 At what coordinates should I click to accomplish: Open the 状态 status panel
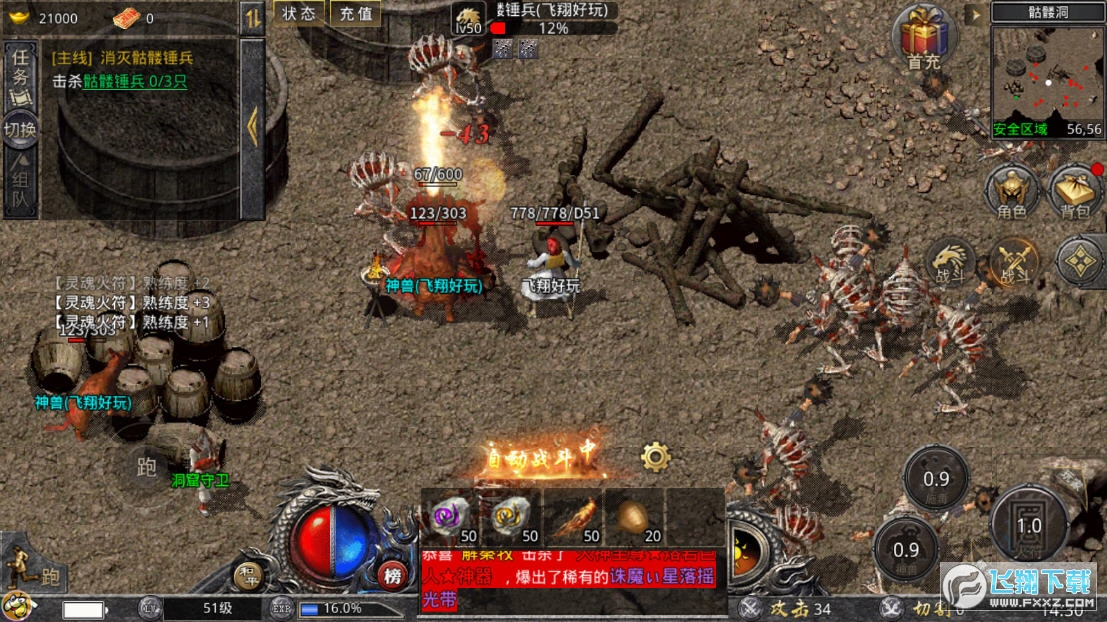299,14
